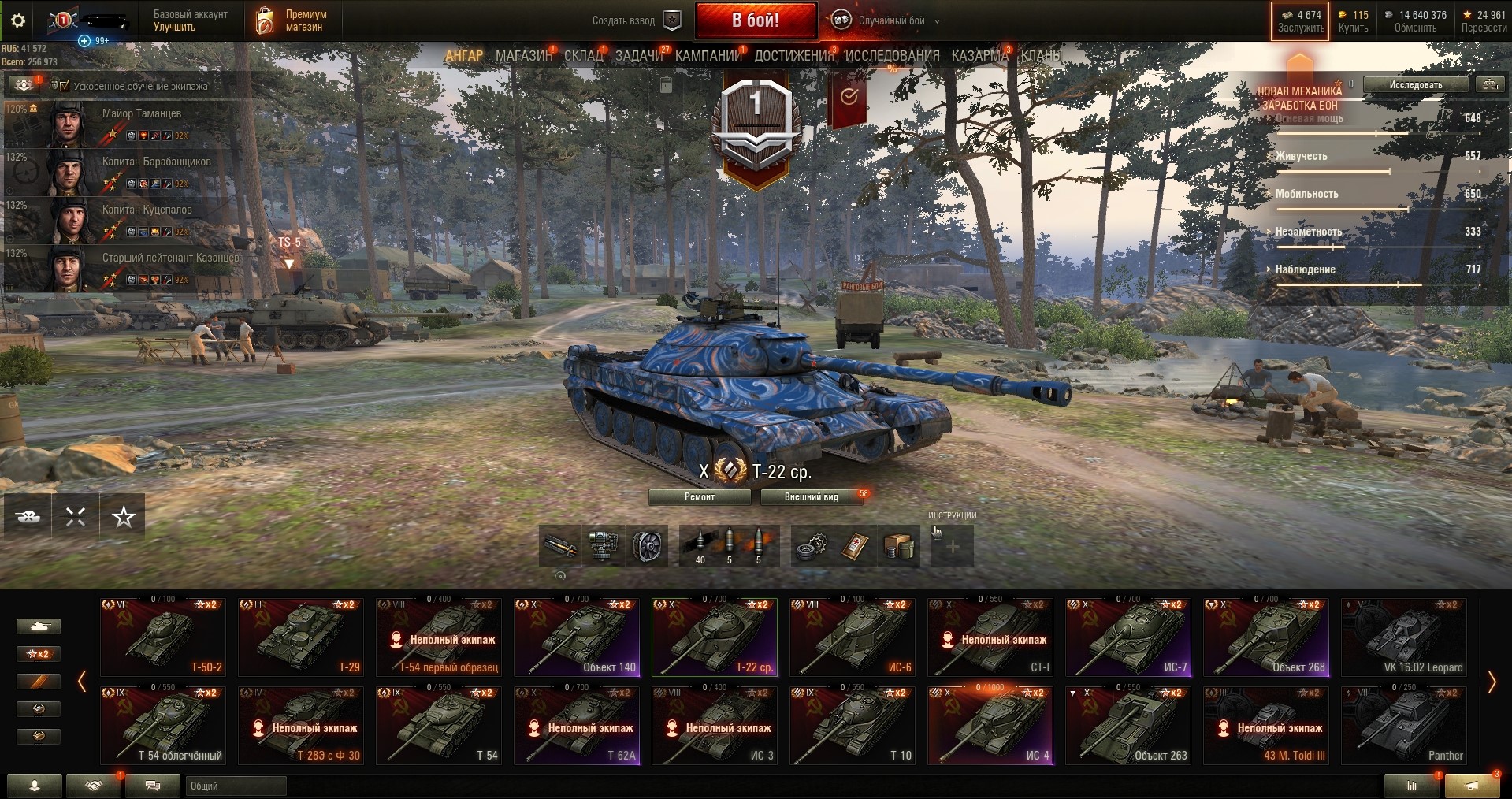Choose the ИС-7 tank tile
This screenshot has width=1512, height=799.
pyautogui.click(x=1128, y=637)
